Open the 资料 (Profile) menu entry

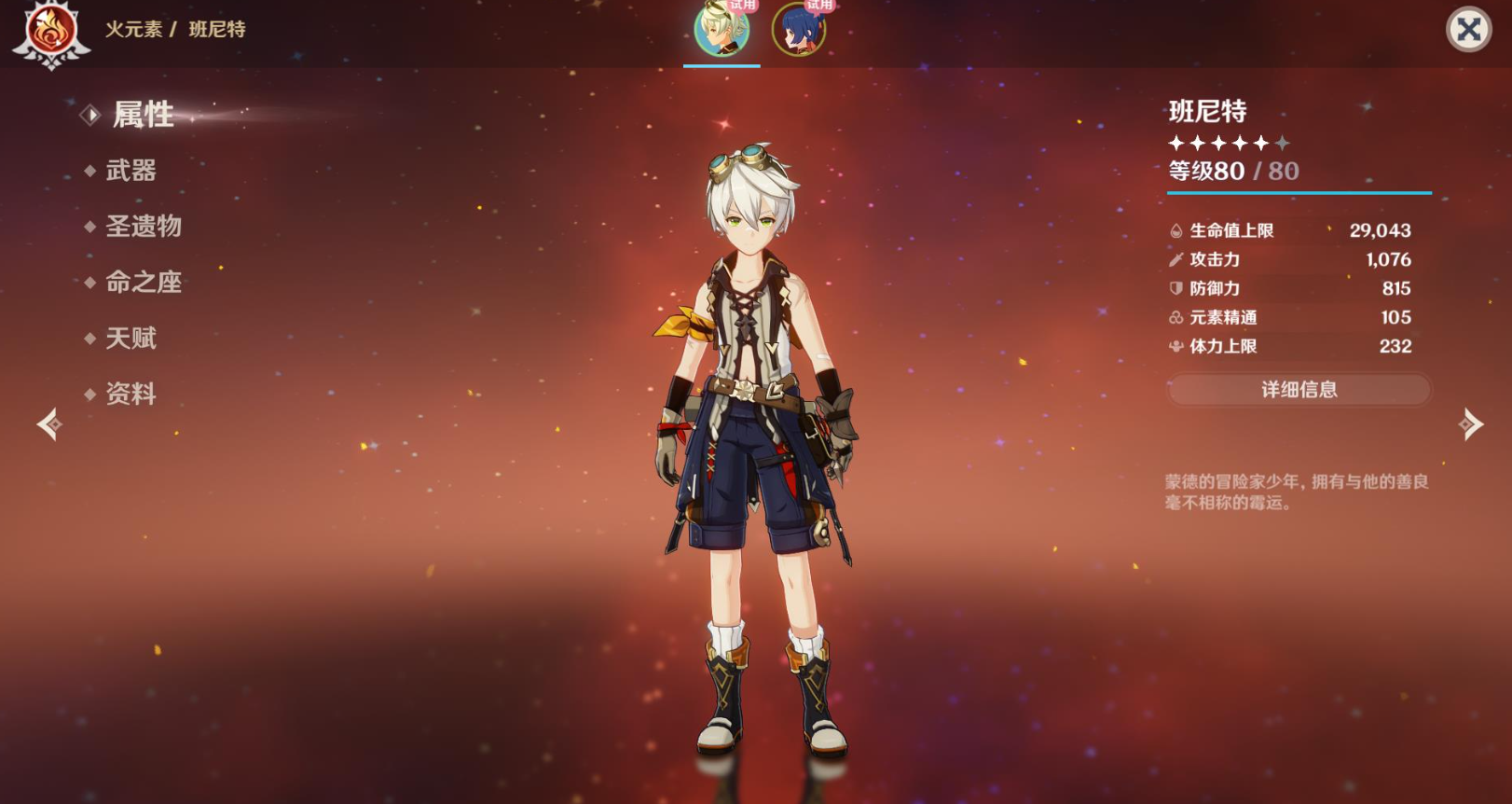(131, 395)
